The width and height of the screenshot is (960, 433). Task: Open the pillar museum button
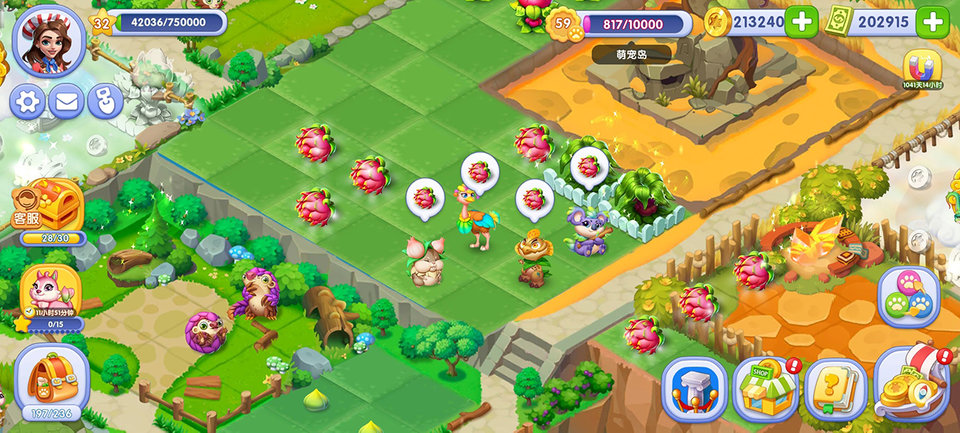tap(694, 388)
